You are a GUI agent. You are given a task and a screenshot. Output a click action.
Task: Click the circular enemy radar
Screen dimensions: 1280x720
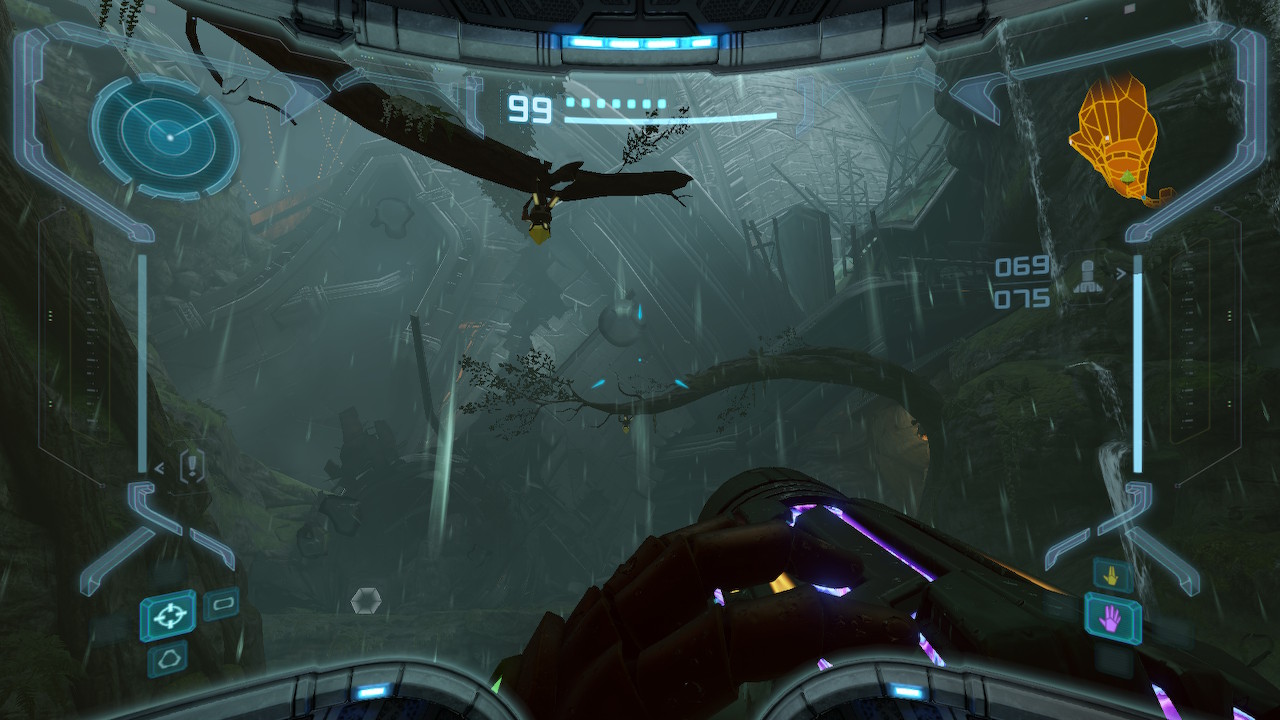point(165,136)
